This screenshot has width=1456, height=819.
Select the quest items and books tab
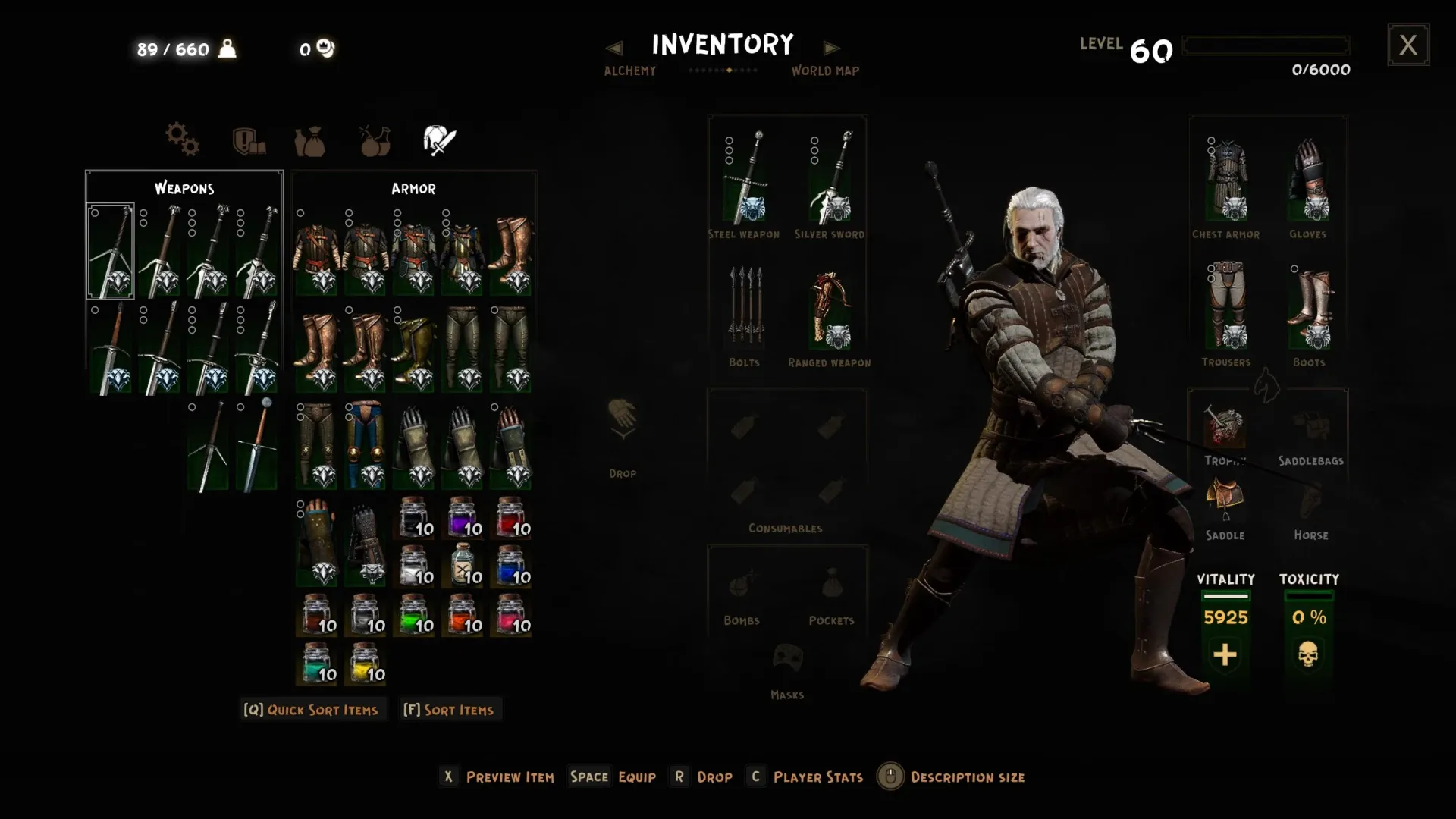[248, 140]
